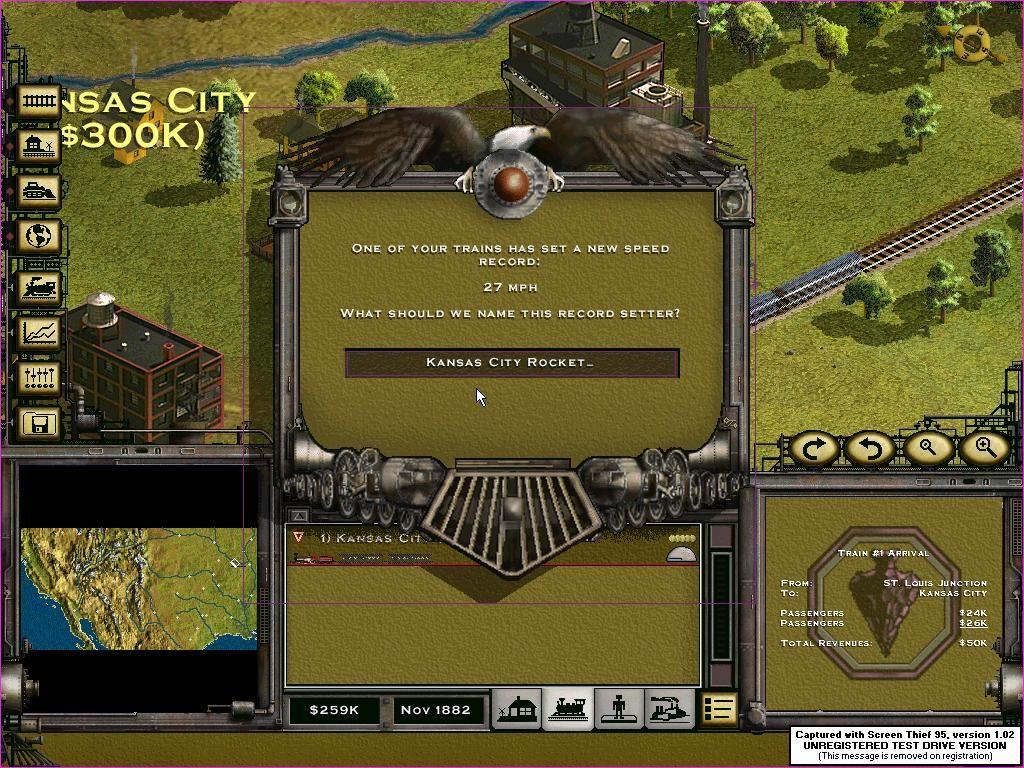Image resolution: width=1024 pixels, height=768 pixels.
Task: Switch to the stations list tab
Action: tap(518, 709)
